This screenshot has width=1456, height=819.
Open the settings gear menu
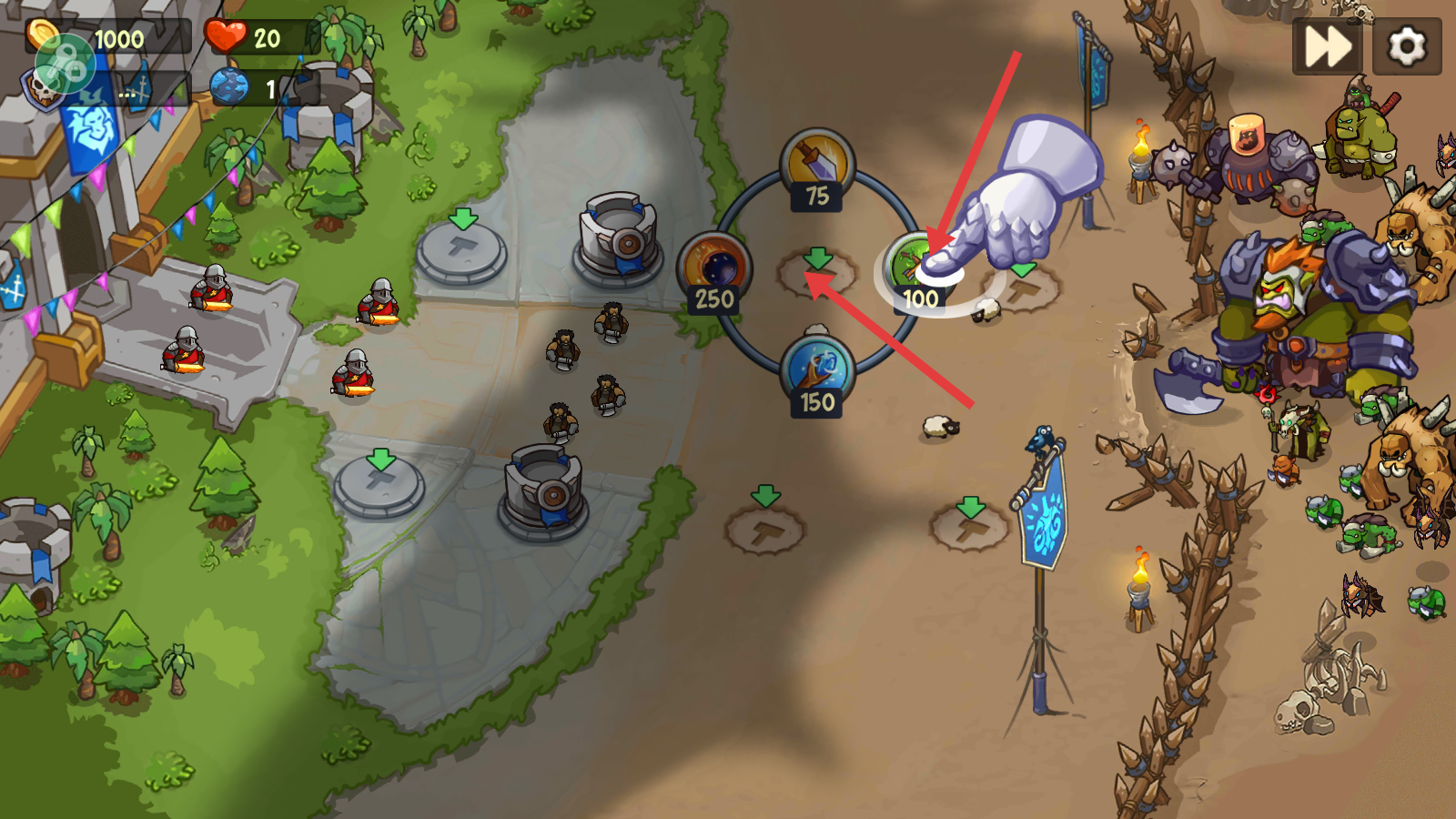click(x=1407, y=46)
